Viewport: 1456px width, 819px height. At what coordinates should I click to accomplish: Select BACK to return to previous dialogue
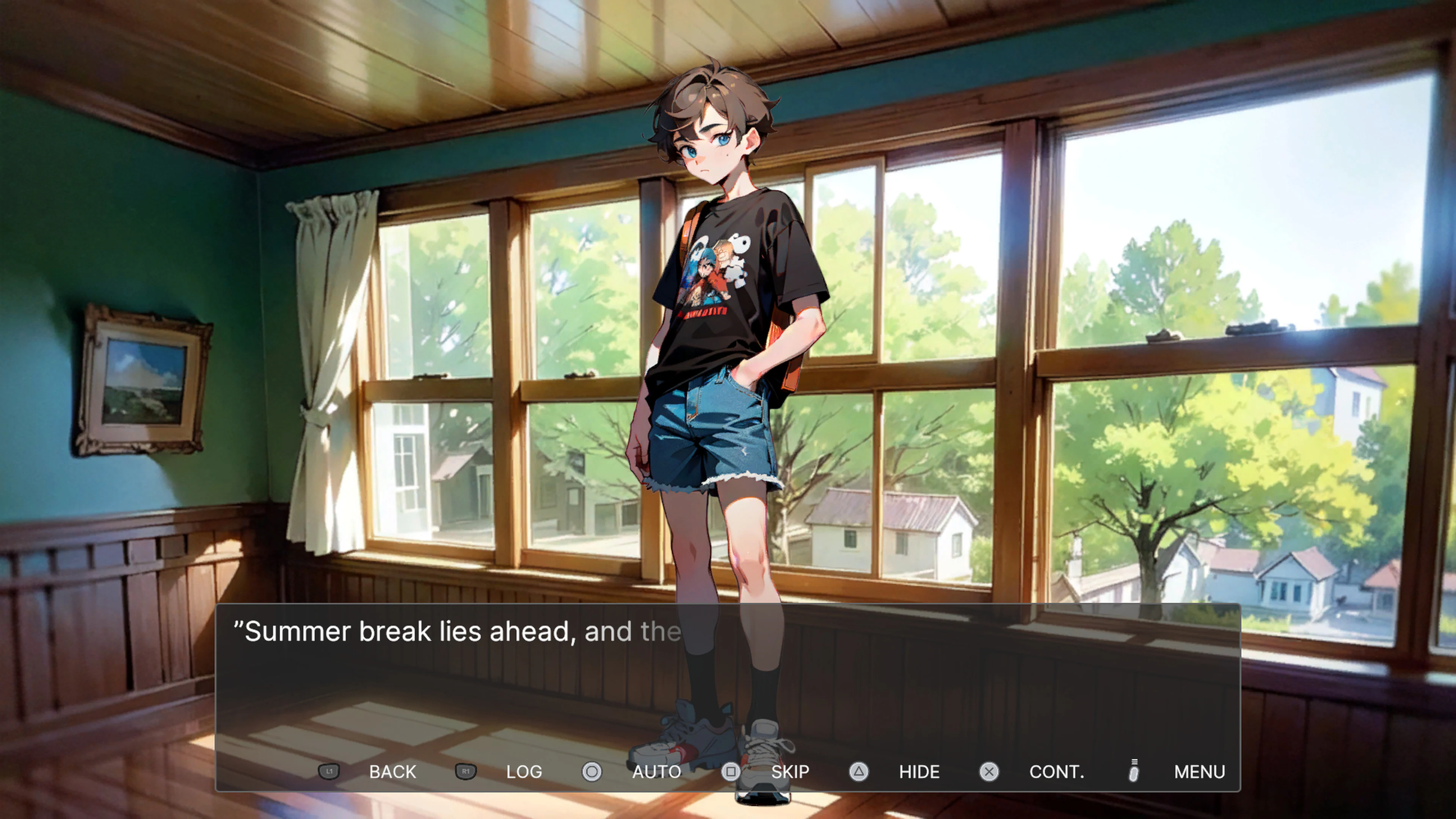click(392, 772)
